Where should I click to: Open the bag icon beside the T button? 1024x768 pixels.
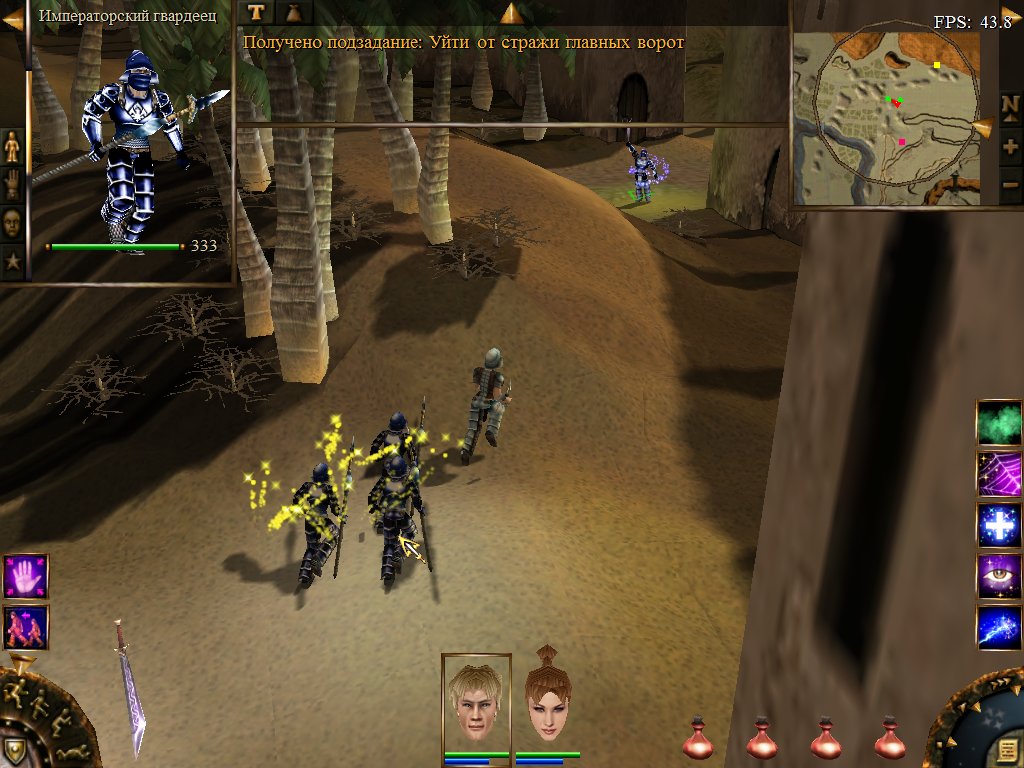coord(294,12)
